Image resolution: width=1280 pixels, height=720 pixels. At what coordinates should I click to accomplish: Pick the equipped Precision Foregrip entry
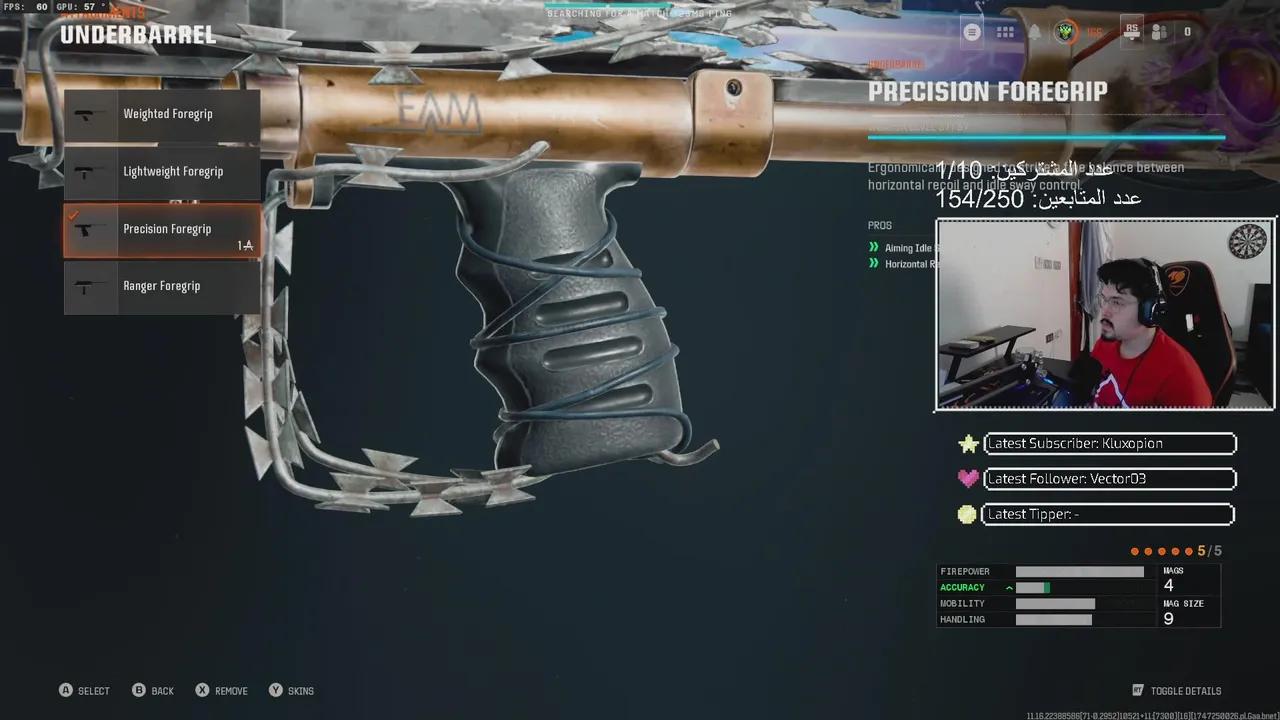[162, 230]
